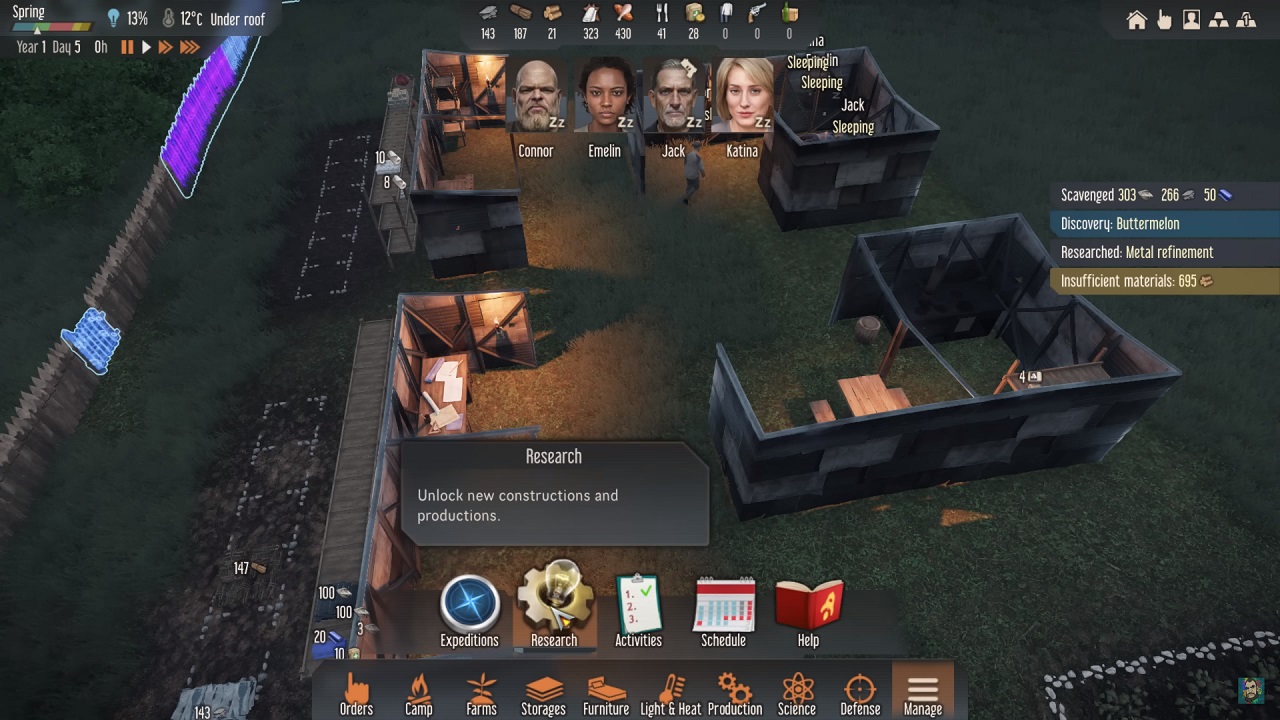This screenshot has width=1280, height=720.
Task: Open the Light & Heat category
Action: [x=670, y=693]
